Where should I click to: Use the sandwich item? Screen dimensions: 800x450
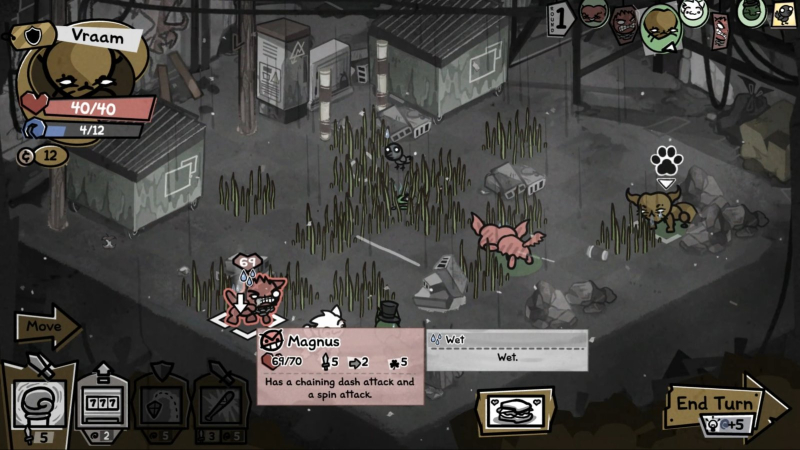point(516,409)
